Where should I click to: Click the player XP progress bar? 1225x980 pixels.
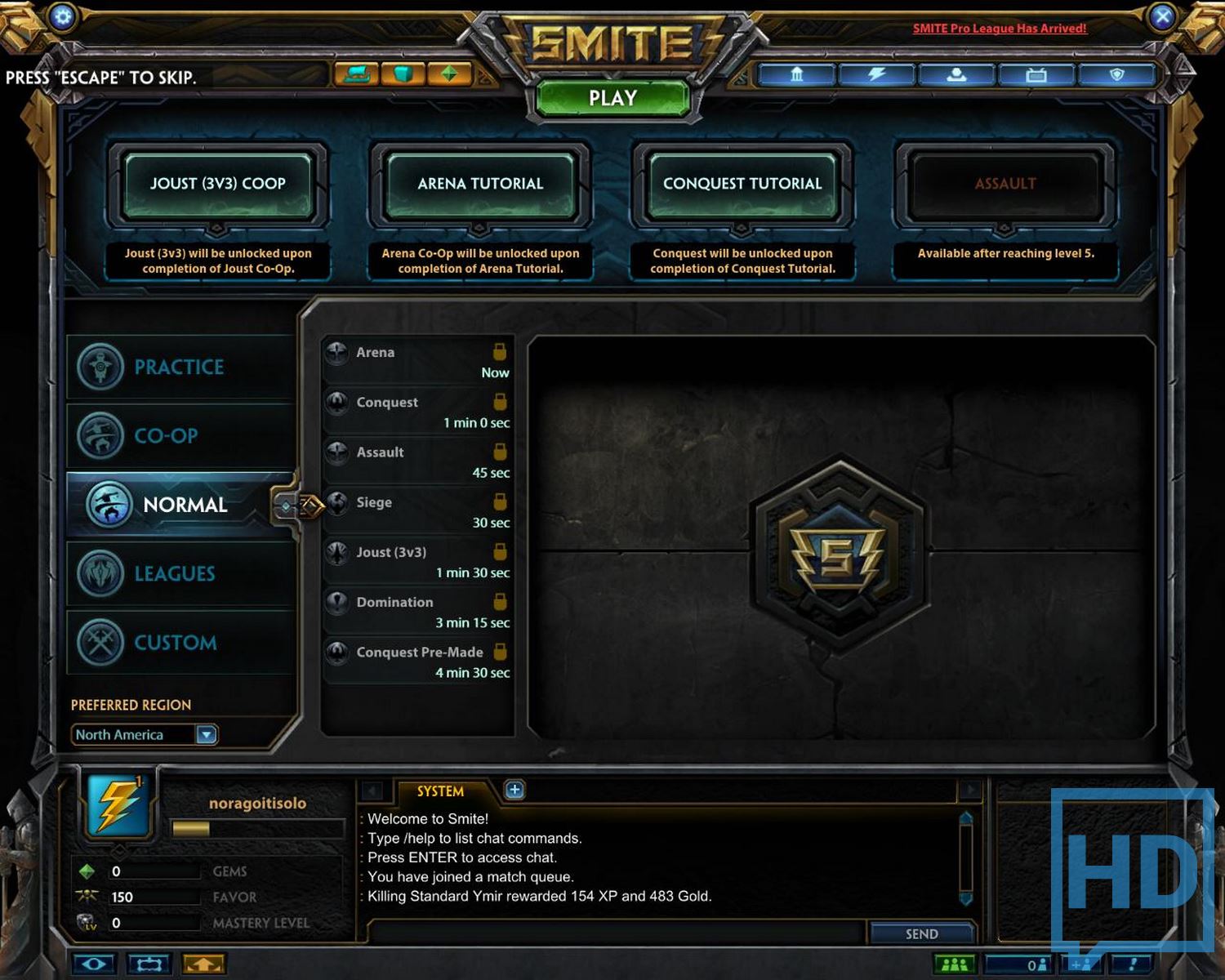(257, 829)
